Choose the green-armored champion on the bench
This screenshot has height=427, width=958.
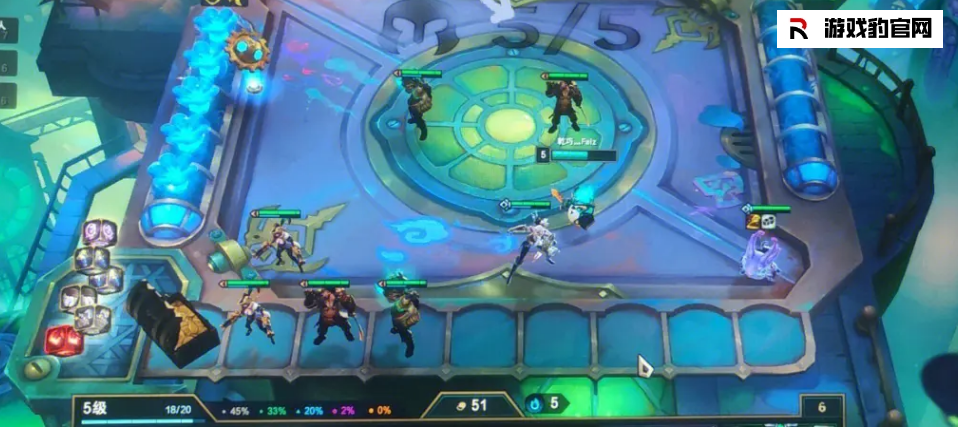(401, 318)
